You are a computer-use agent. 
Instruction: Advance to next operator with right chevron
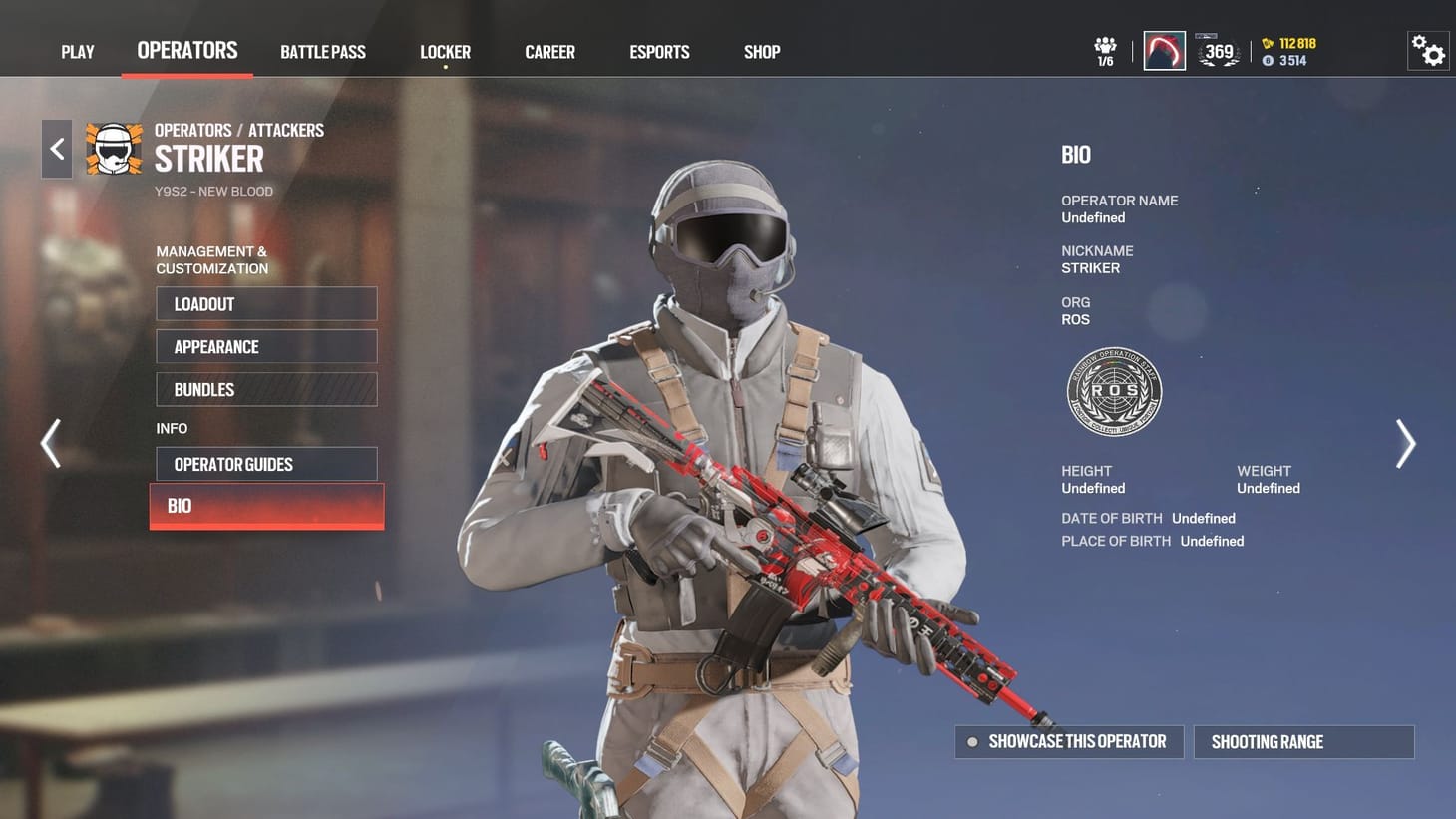[x=1406, y=443]
